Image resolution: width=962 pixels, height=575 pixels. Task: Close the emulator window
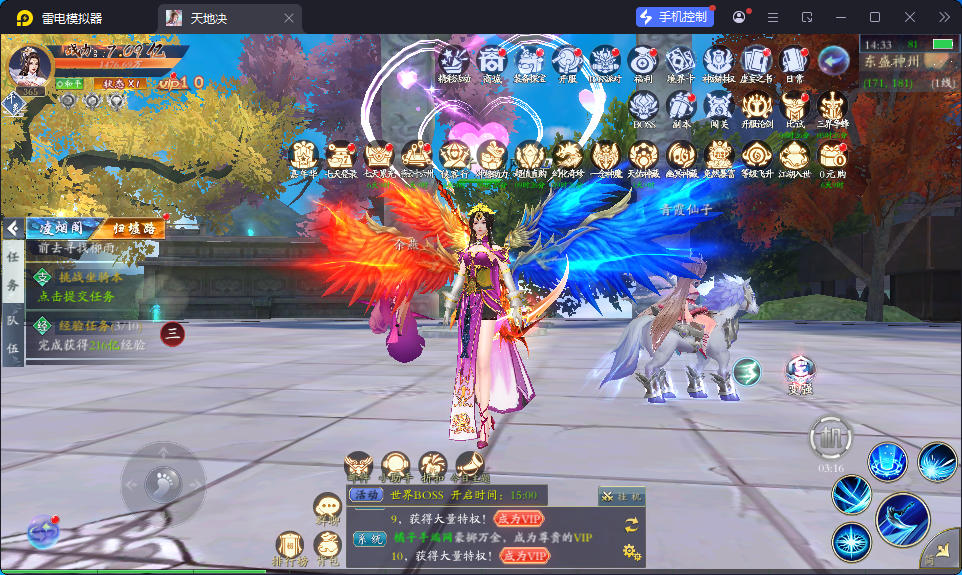[x=909, y=17]
